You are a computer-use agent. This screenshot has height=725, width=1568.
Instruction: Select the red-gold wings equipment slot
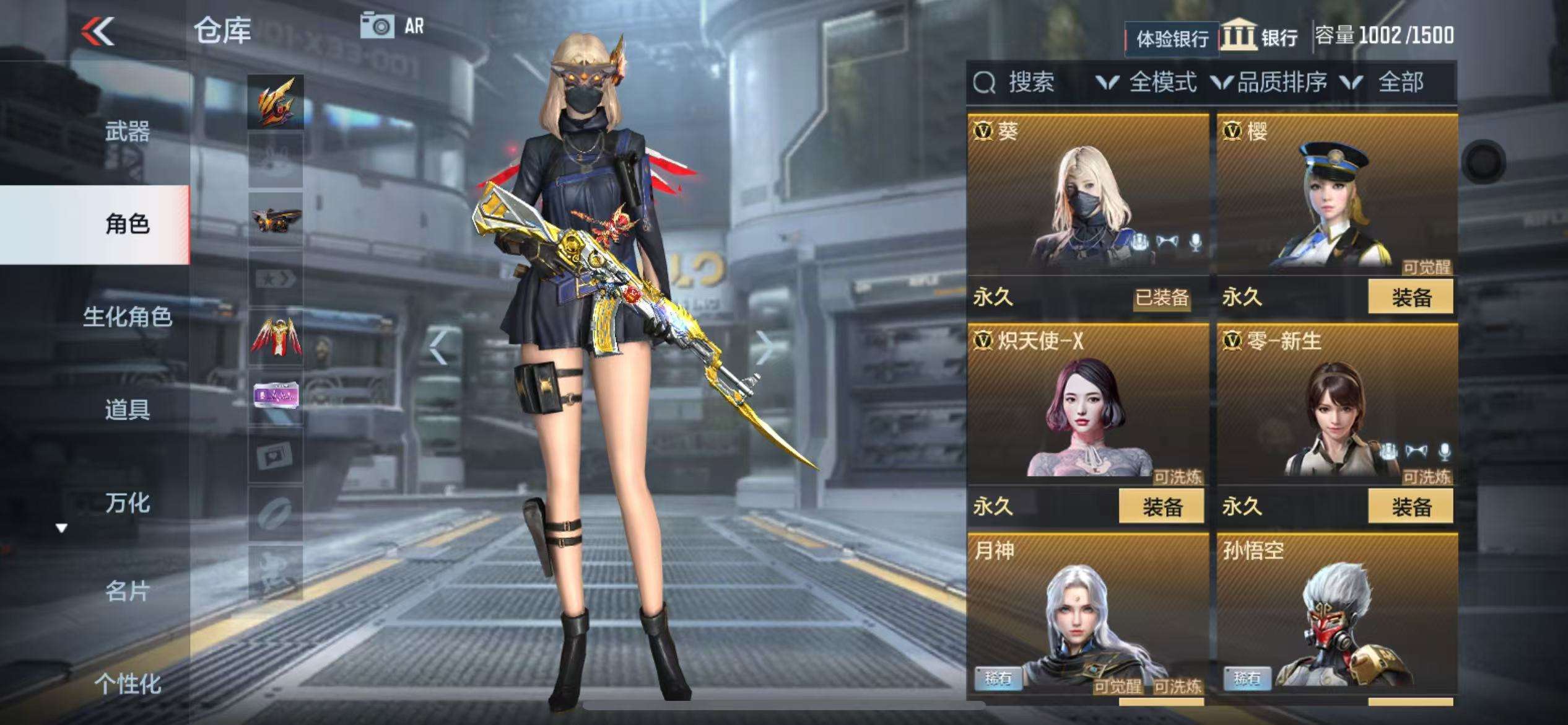[276, 338]
